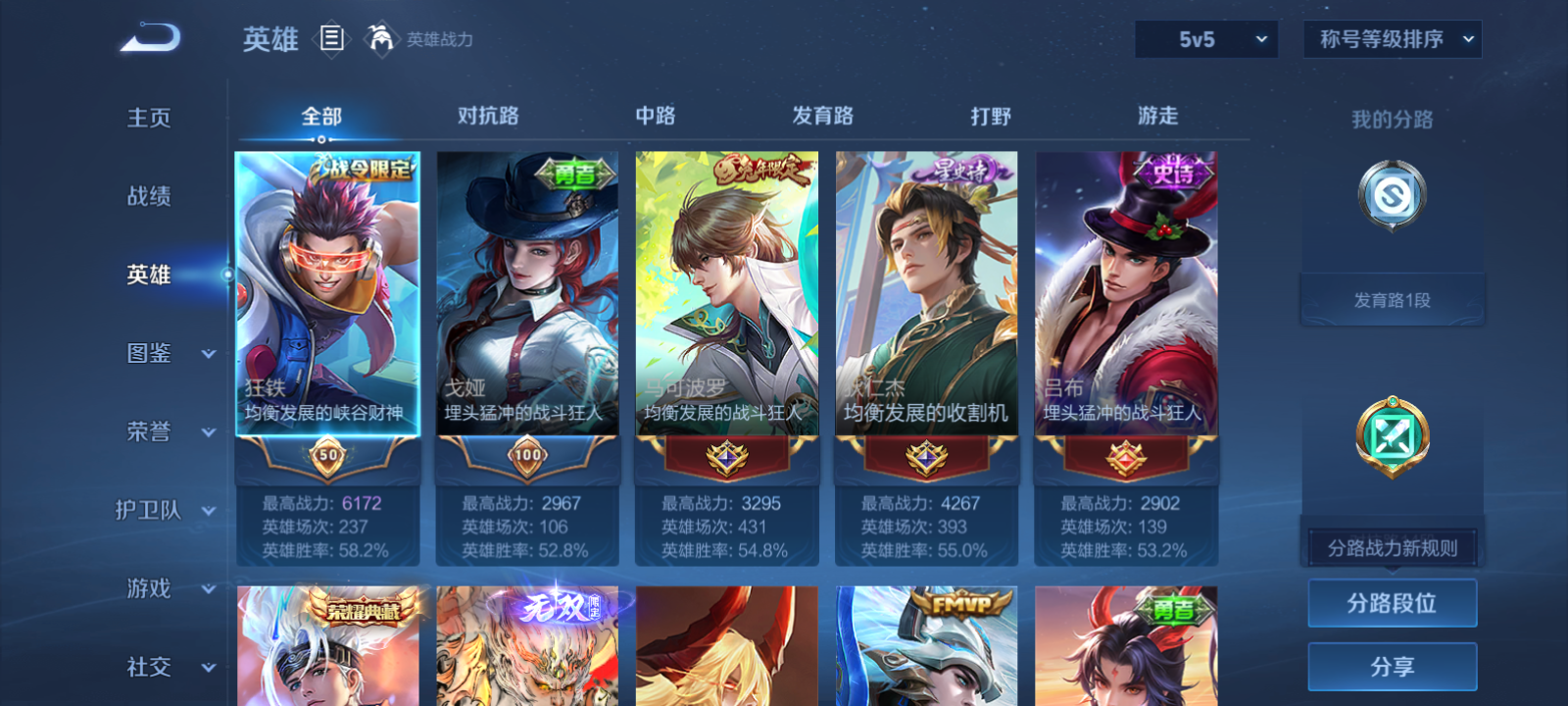1568x706 pixels.
Task: Open the 5v5 mode dropdown
Action: pyautogui.click(x=1206, y=39)
